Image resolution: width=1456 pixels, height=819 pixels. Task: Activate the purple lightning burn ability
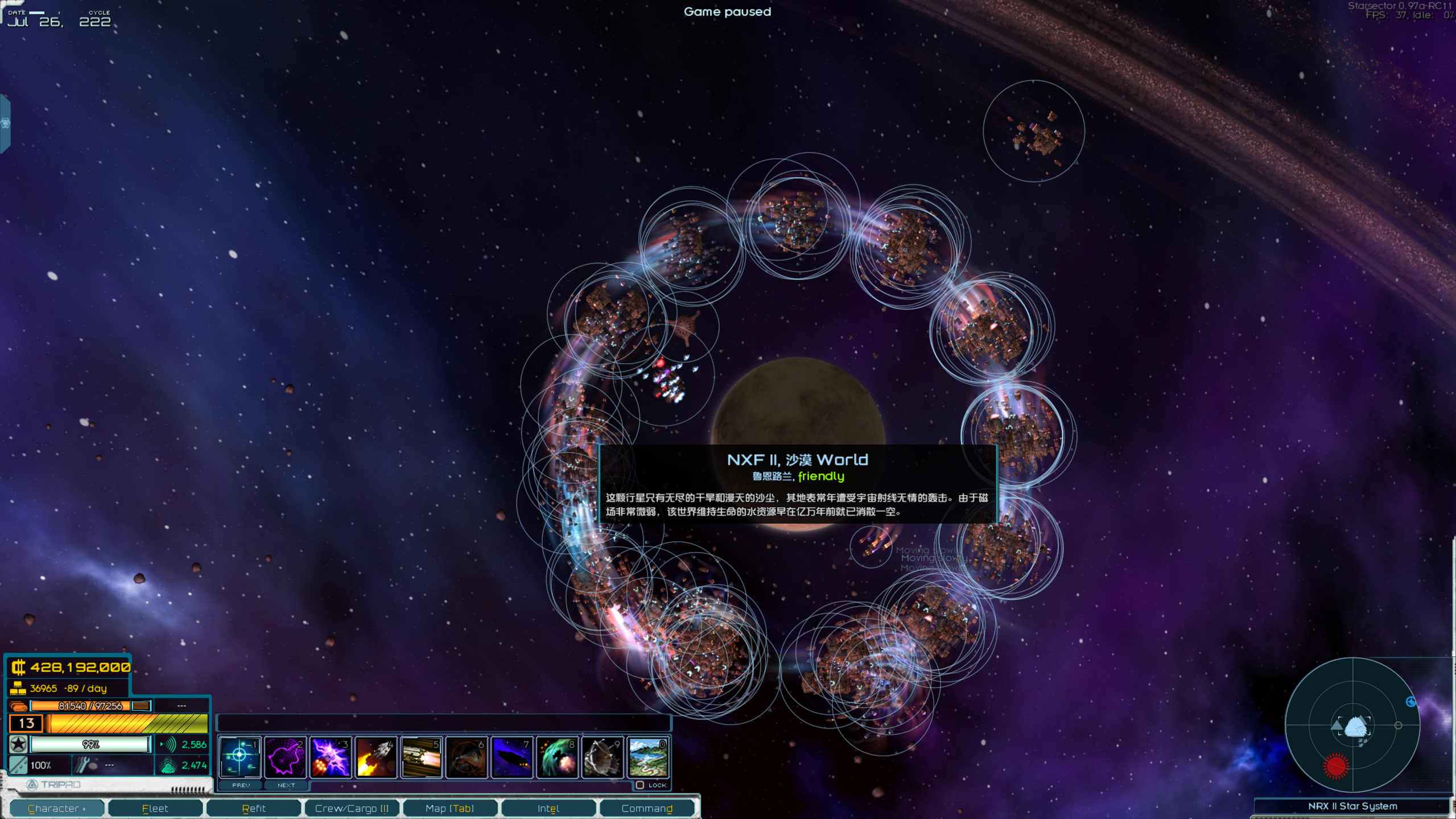pos(331,757)
